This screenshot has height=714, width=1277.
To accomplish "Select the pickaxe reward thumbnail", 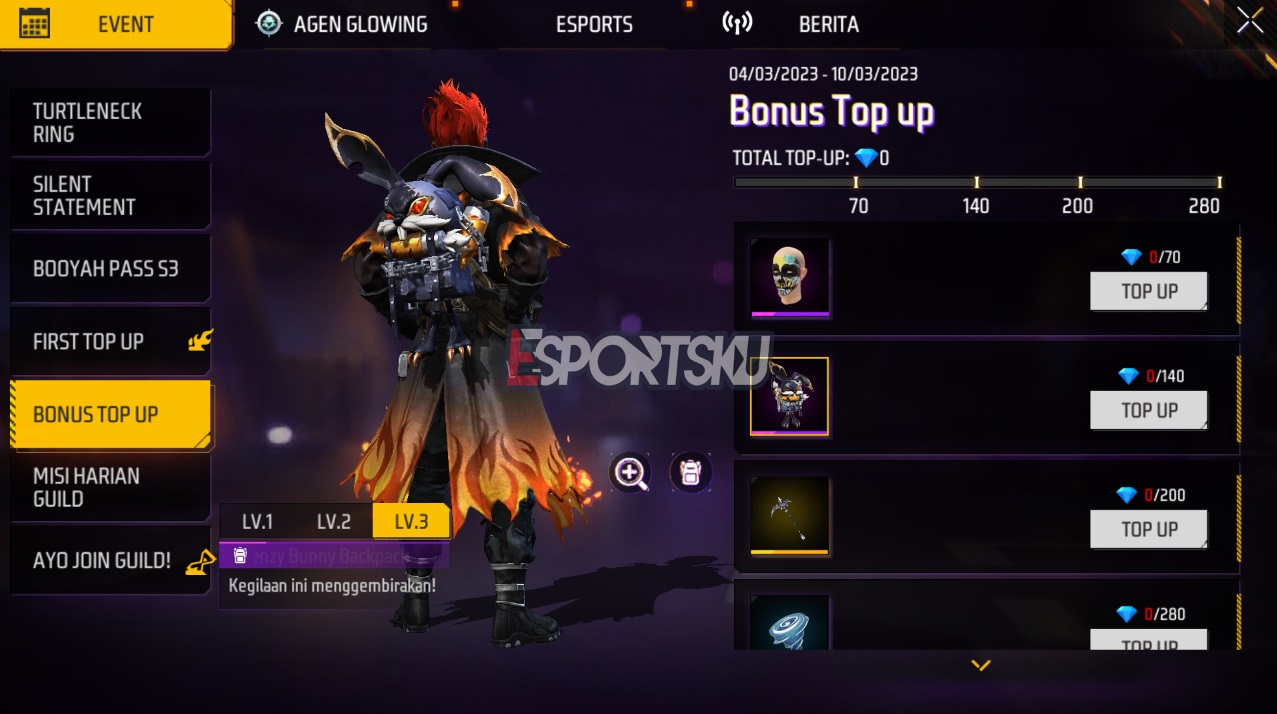I will click(790, 515).
